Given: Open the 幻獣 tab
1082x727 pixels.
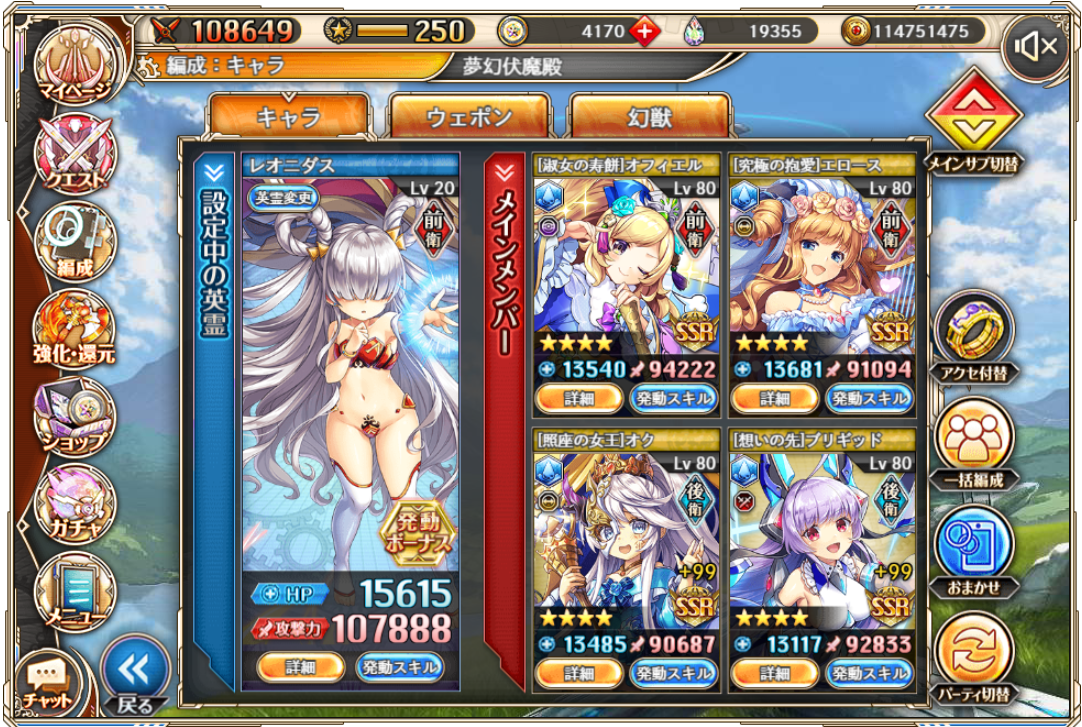Looking at the screenshot, I should click(x=648, y=117).
